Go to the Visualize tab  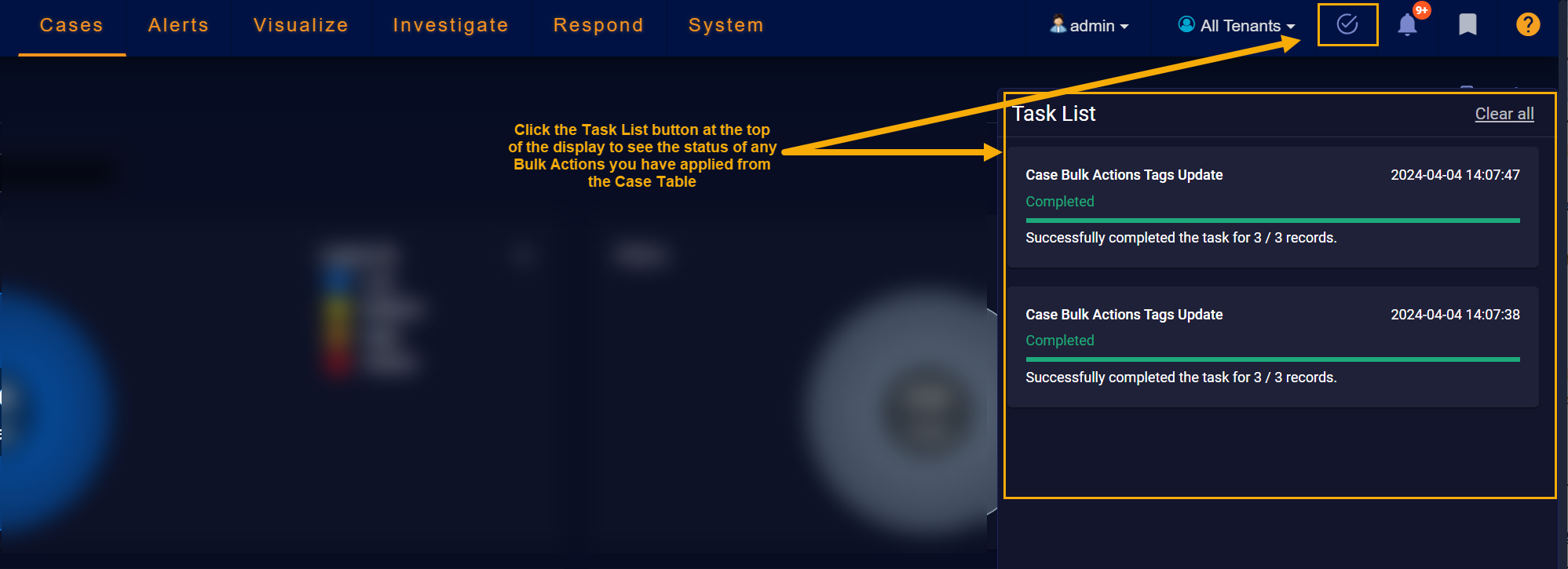click(x=301, y=26)
